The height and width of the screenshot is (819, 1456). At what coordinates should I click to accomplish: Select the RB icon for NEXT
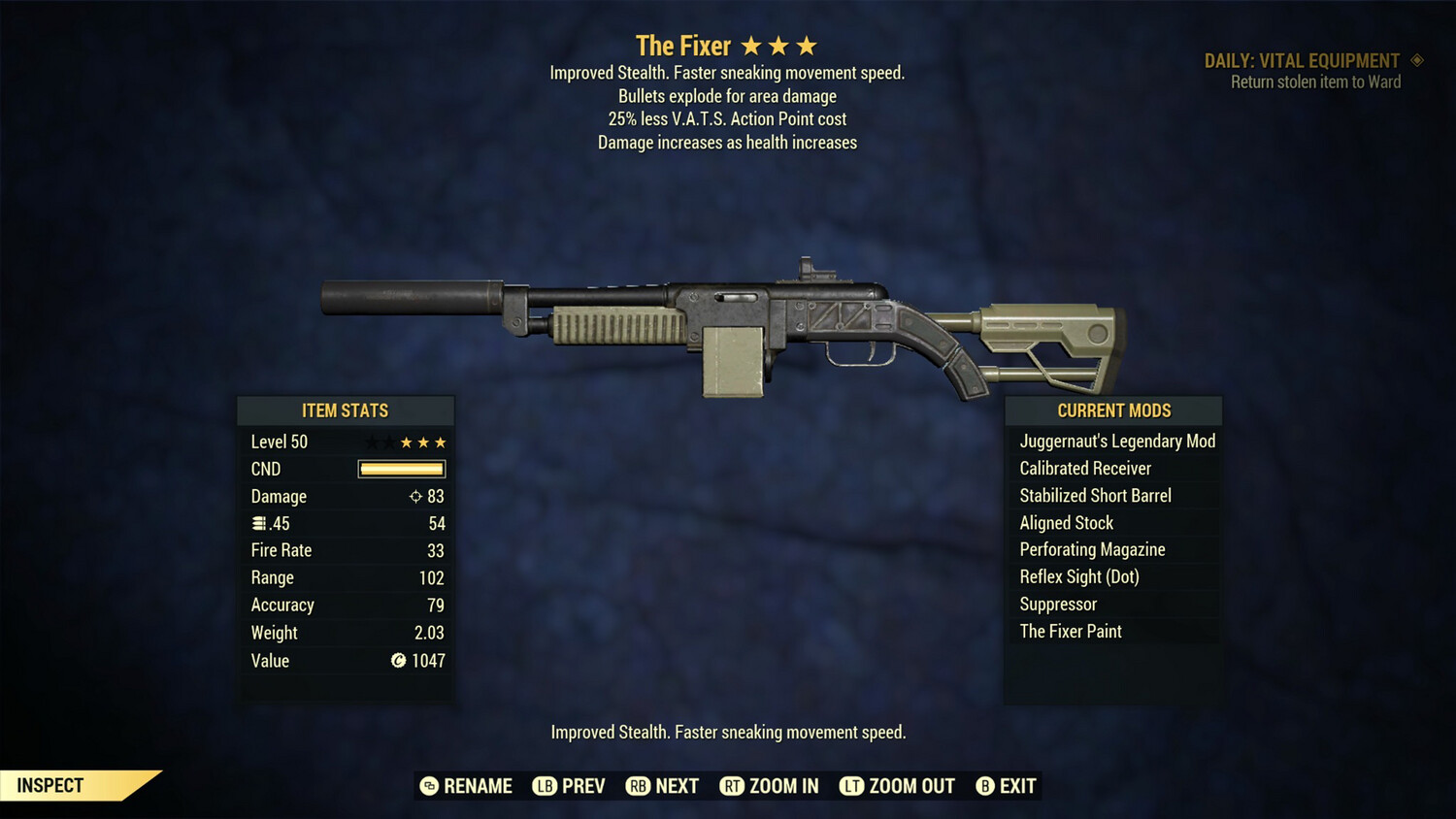640,786
